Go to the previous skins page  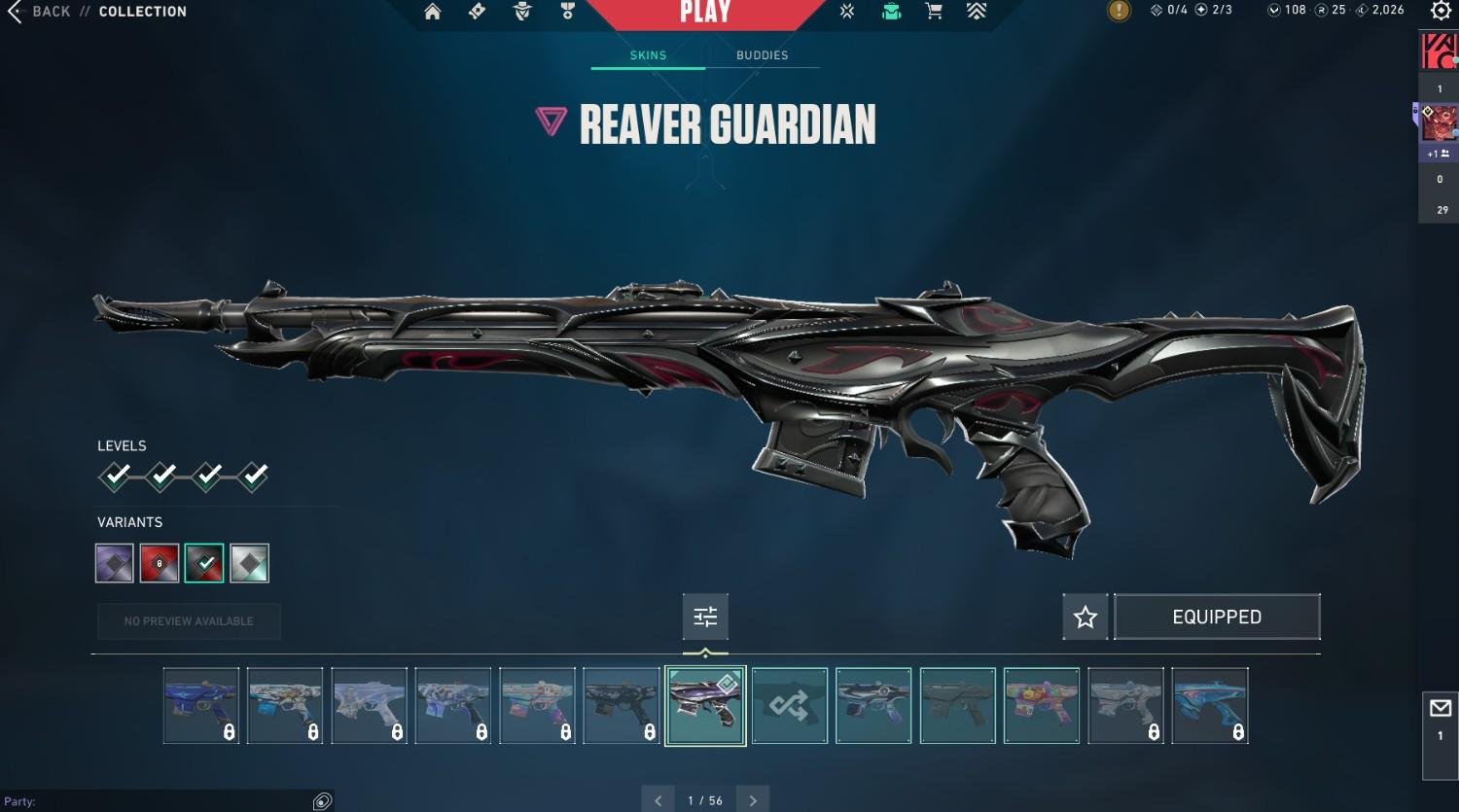[x=658, y=800]
